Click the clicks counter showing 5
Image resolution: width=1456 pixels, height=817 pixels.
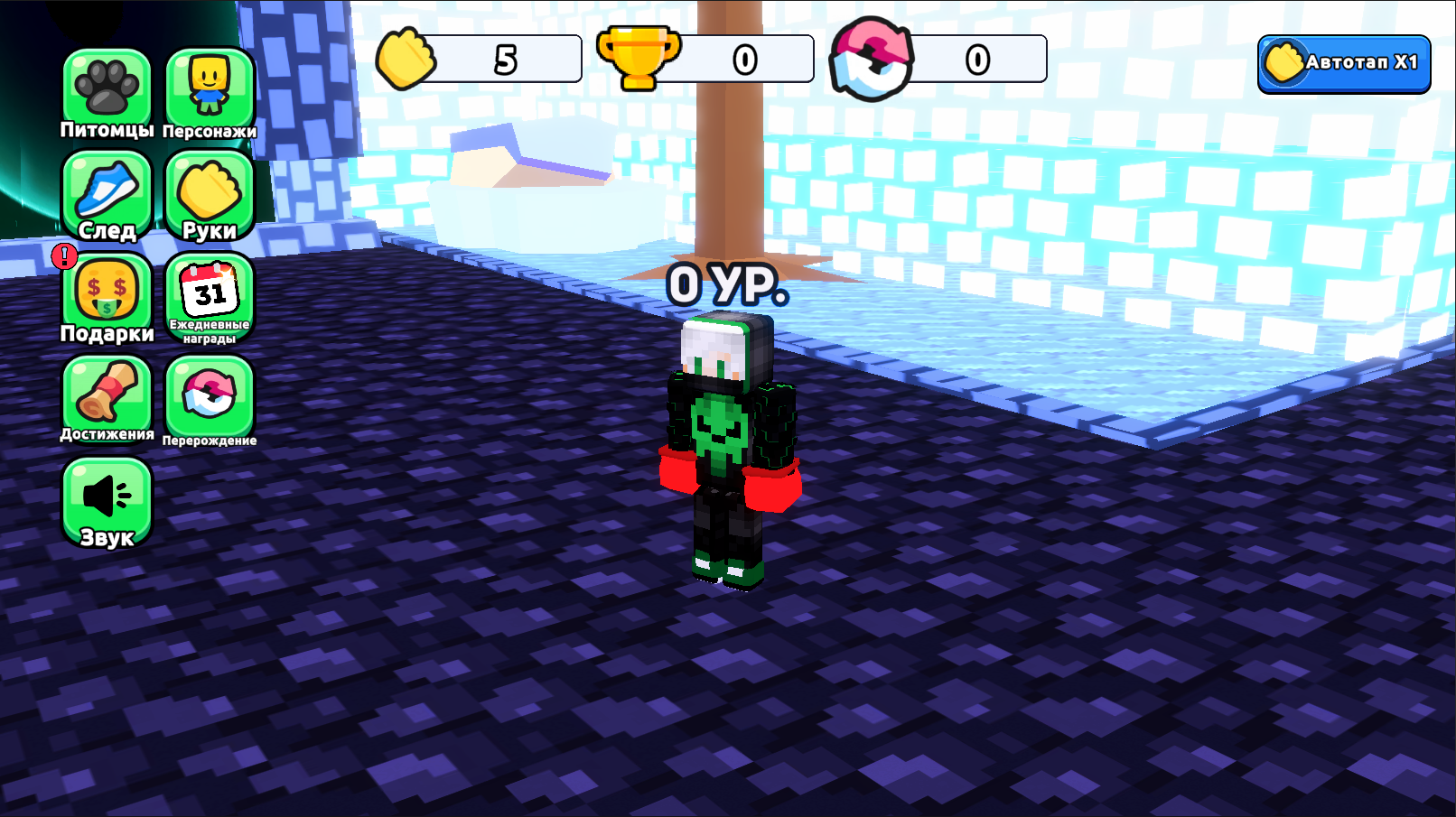(x=506, y=58)
